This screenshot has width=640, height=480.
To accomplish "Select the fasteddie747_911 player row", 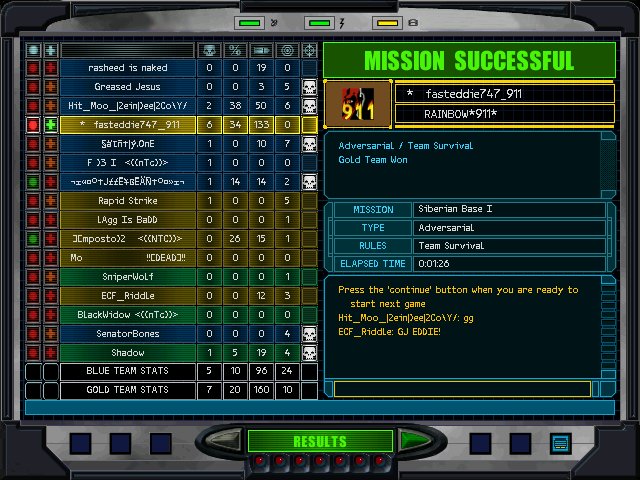I will [128, 125].
